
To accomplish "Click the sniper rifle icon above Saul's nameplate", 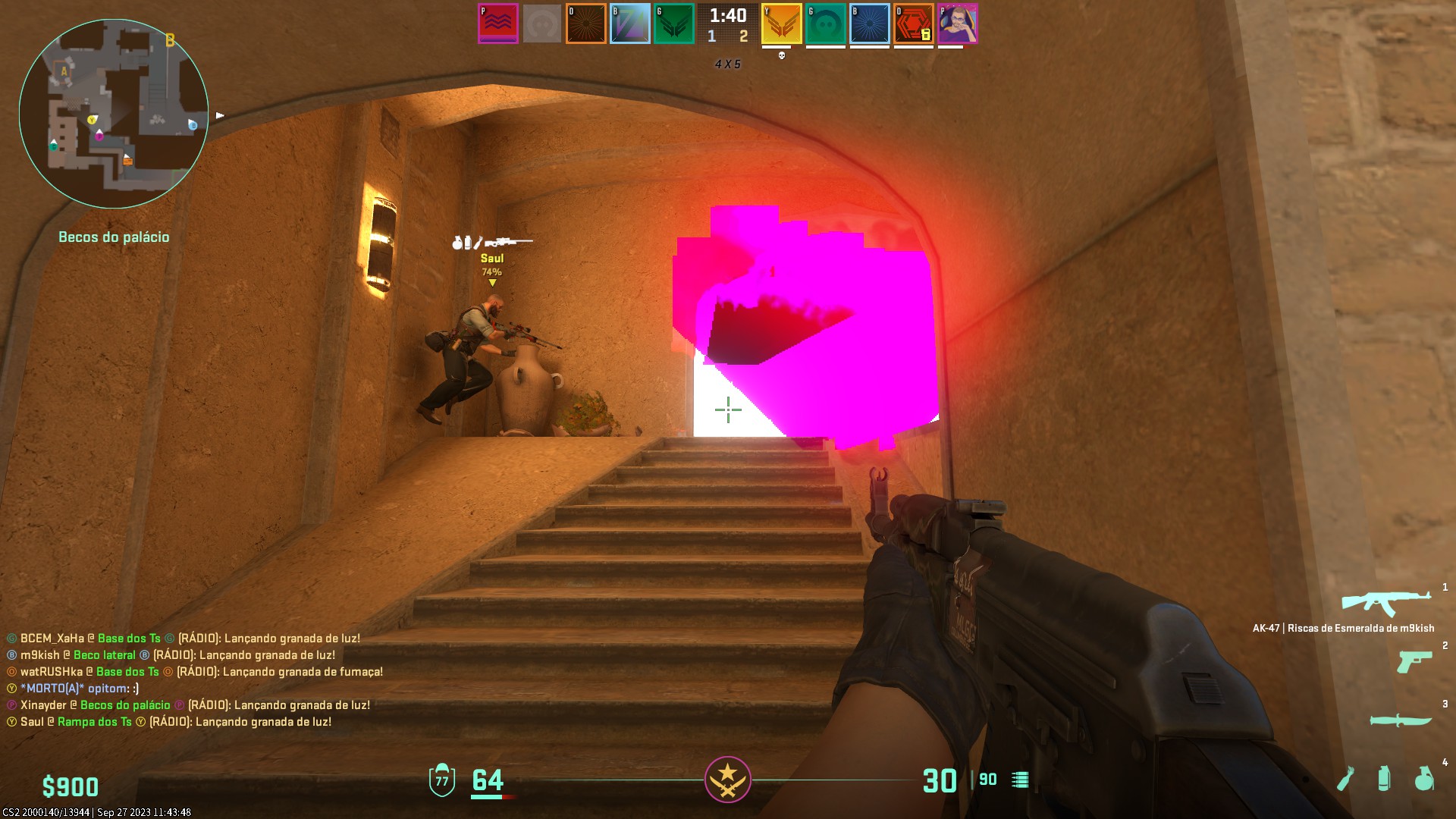I will tap(509, 242).
